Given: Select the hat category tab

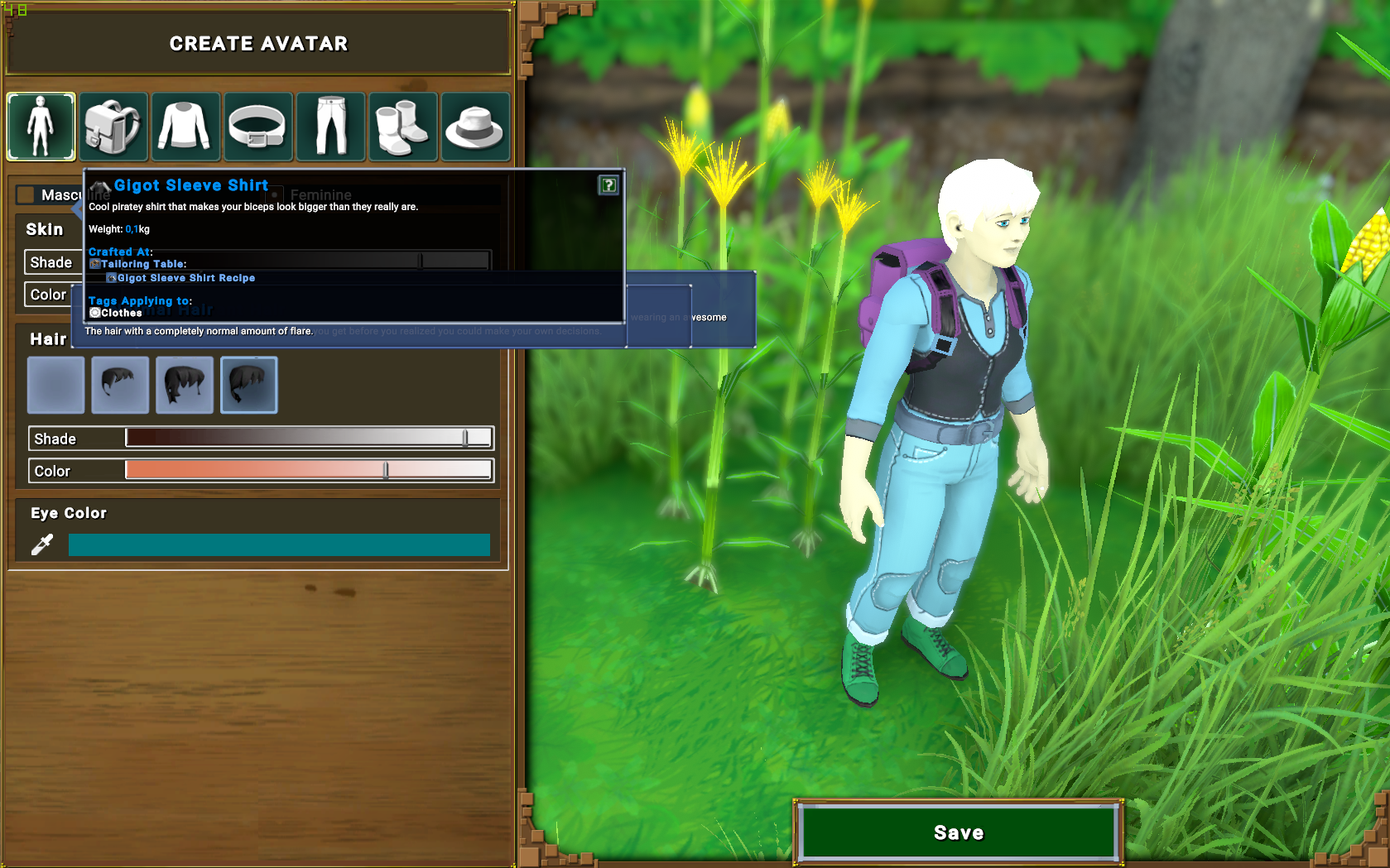Looking at the screenshot, I should [475, 127].
